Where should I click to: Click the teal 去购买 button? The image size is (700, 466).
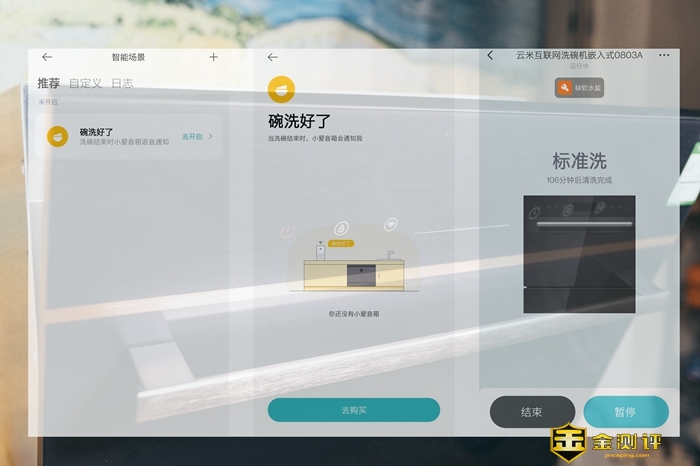353,410
